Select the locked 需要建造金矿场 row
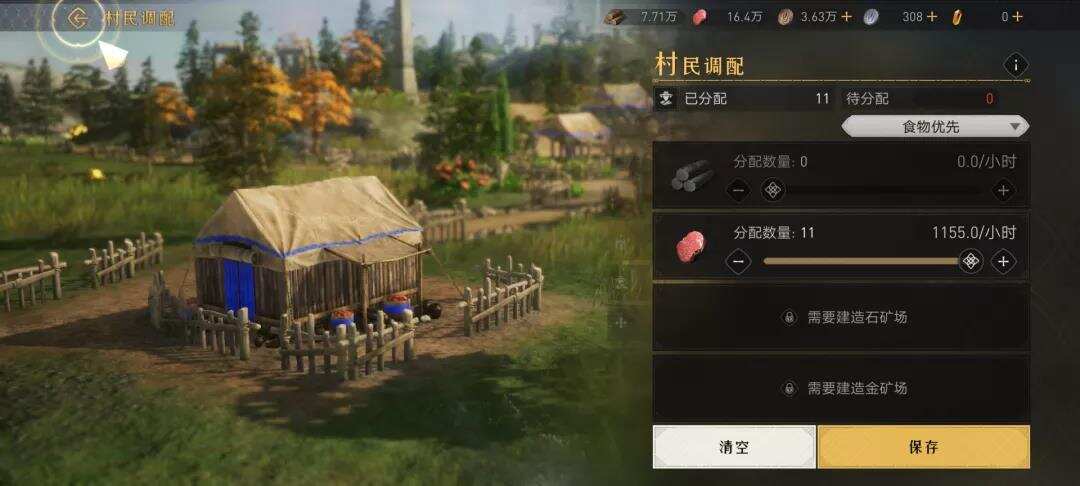Image resolution: width=1080 pixels, height=486 pixels. pos(841,388)
